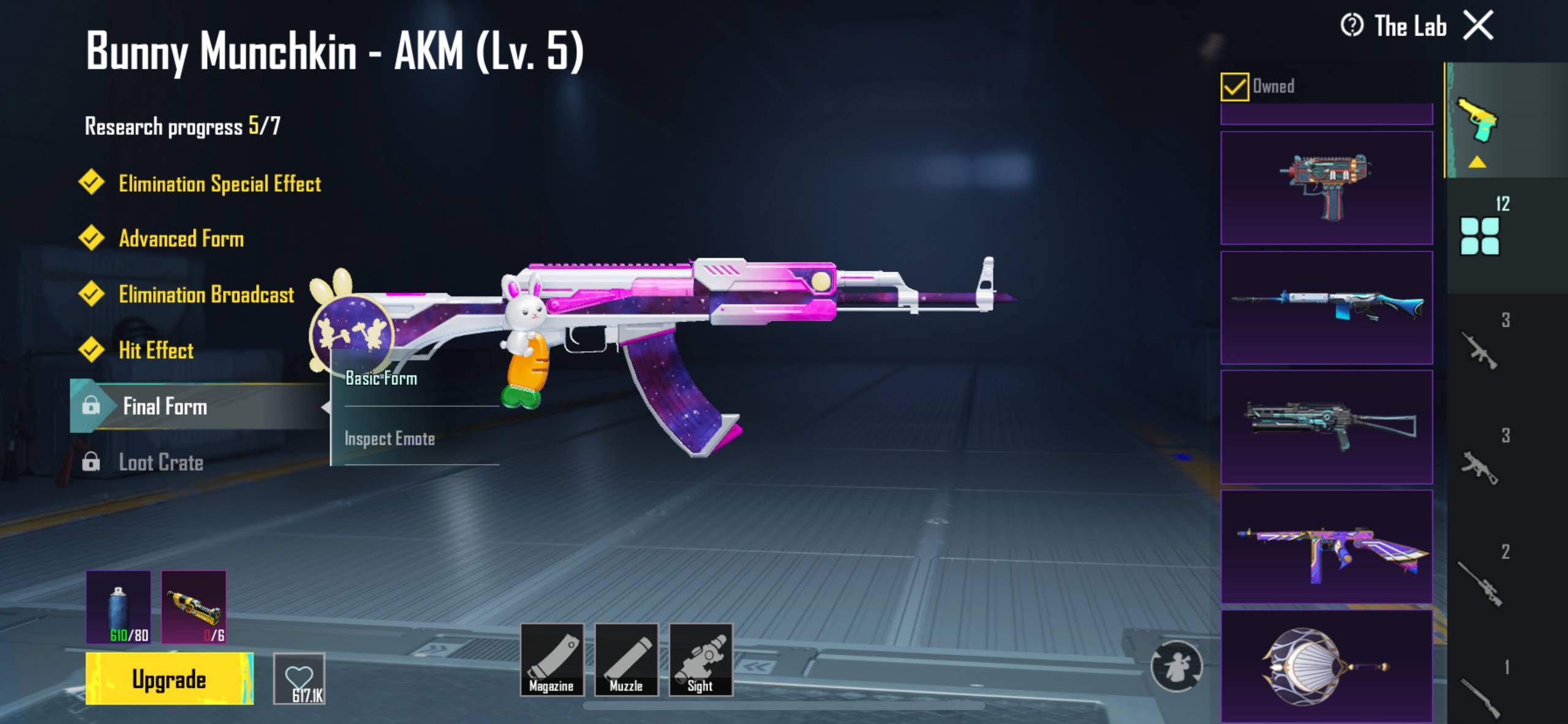
Task: Select the Loot Crate research entry
Action: point(160,462)
